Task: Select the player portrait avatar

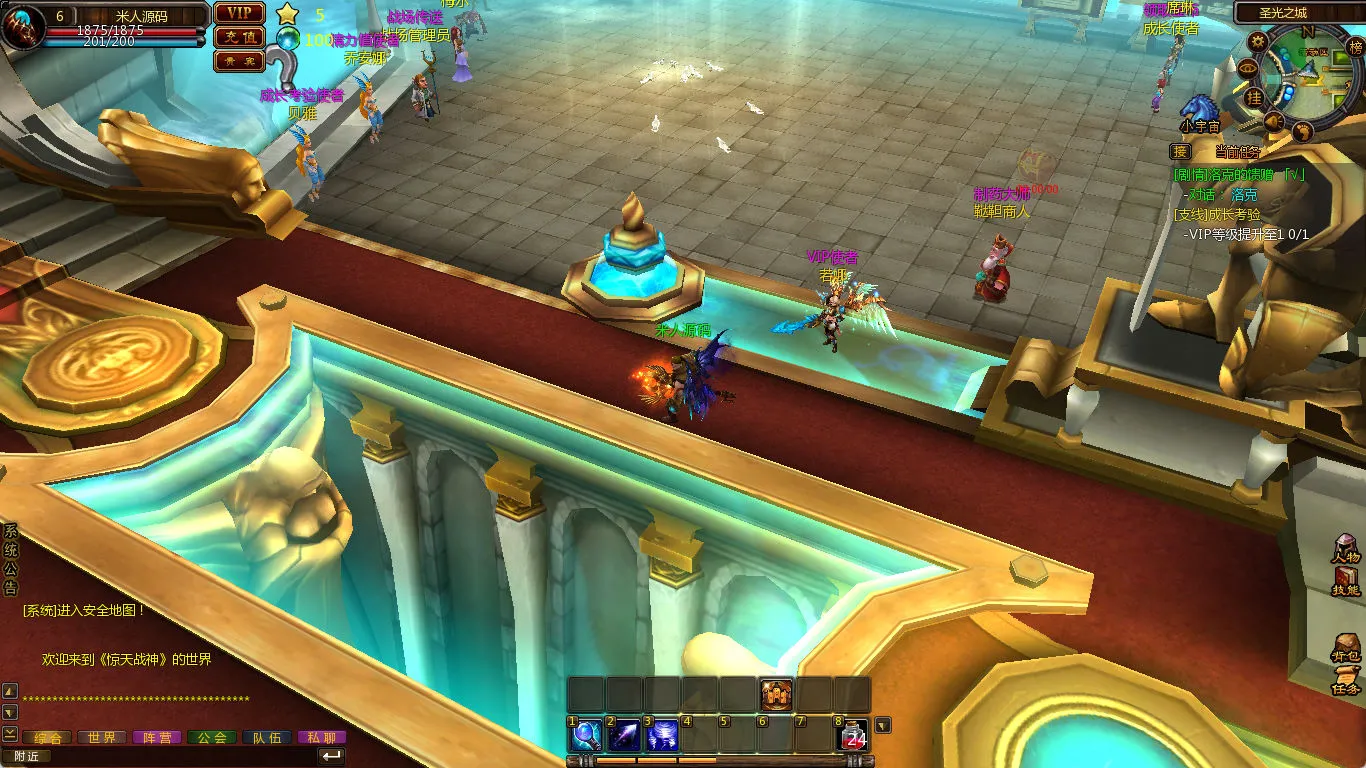Action: [x=22, y=28]
